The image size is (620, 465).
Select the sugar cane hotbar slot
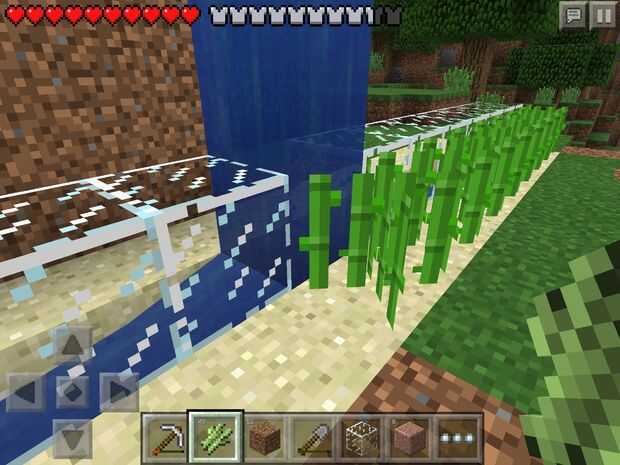coord(215,438)
